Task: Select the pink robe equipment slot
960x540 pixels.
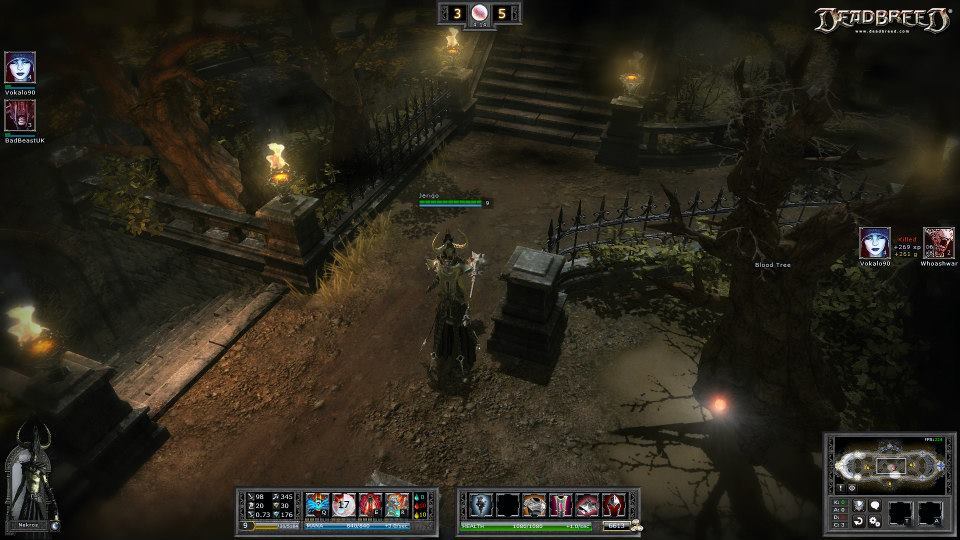Action: click(559, 504)
